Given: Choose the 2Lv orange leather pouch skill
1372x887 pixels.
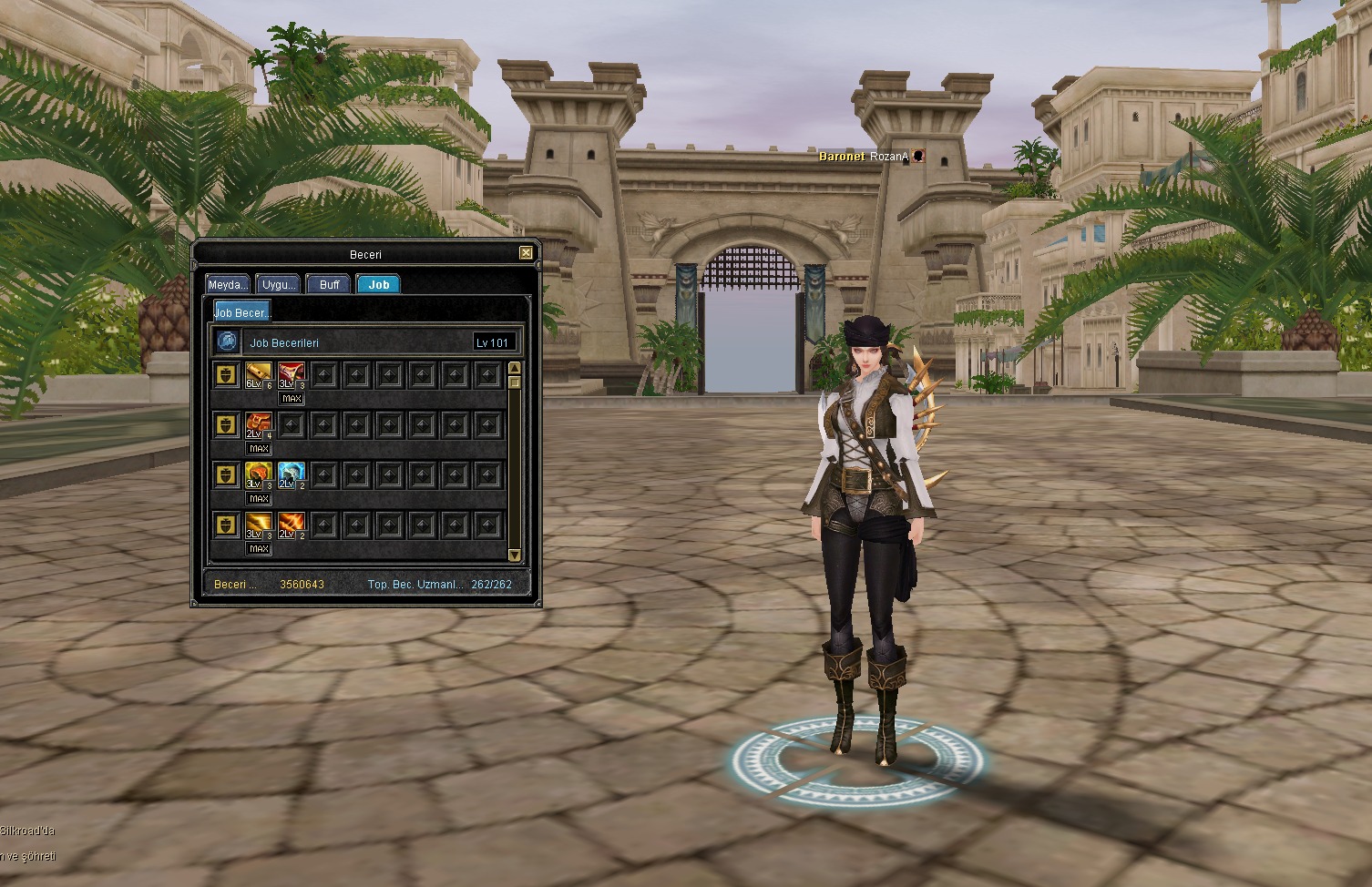Looking at the screenshot, I should point(259,424).
